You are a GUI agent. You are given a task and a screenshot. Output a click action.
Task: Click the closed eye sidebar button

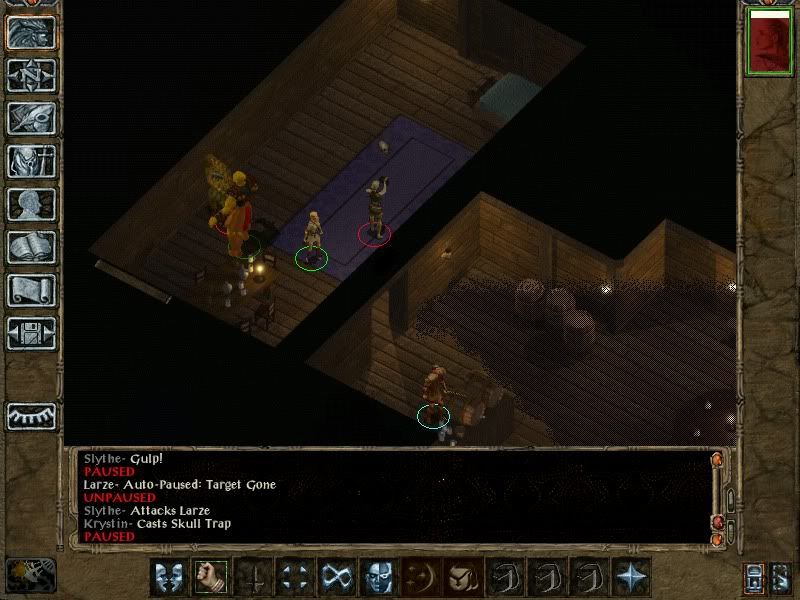[x=31, y=414]
